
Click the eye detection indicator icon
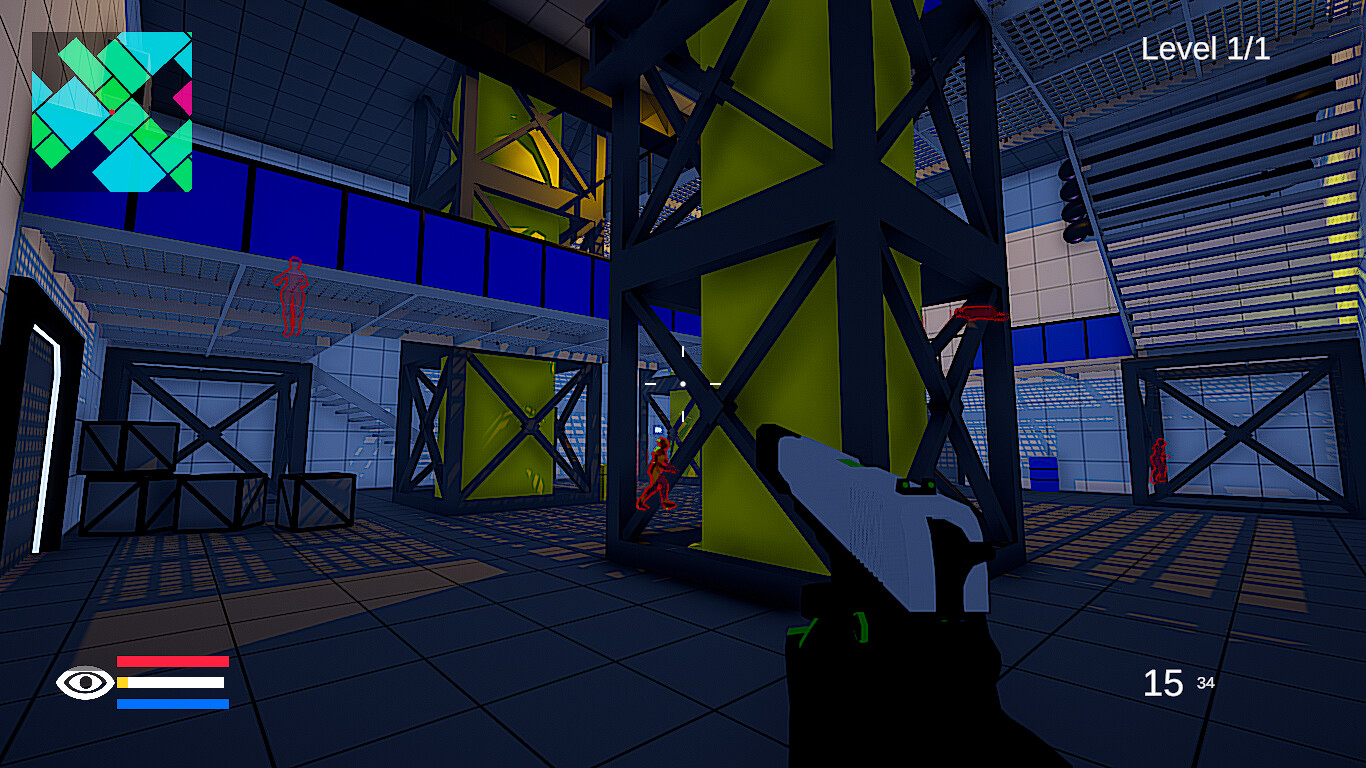[84, 683]
